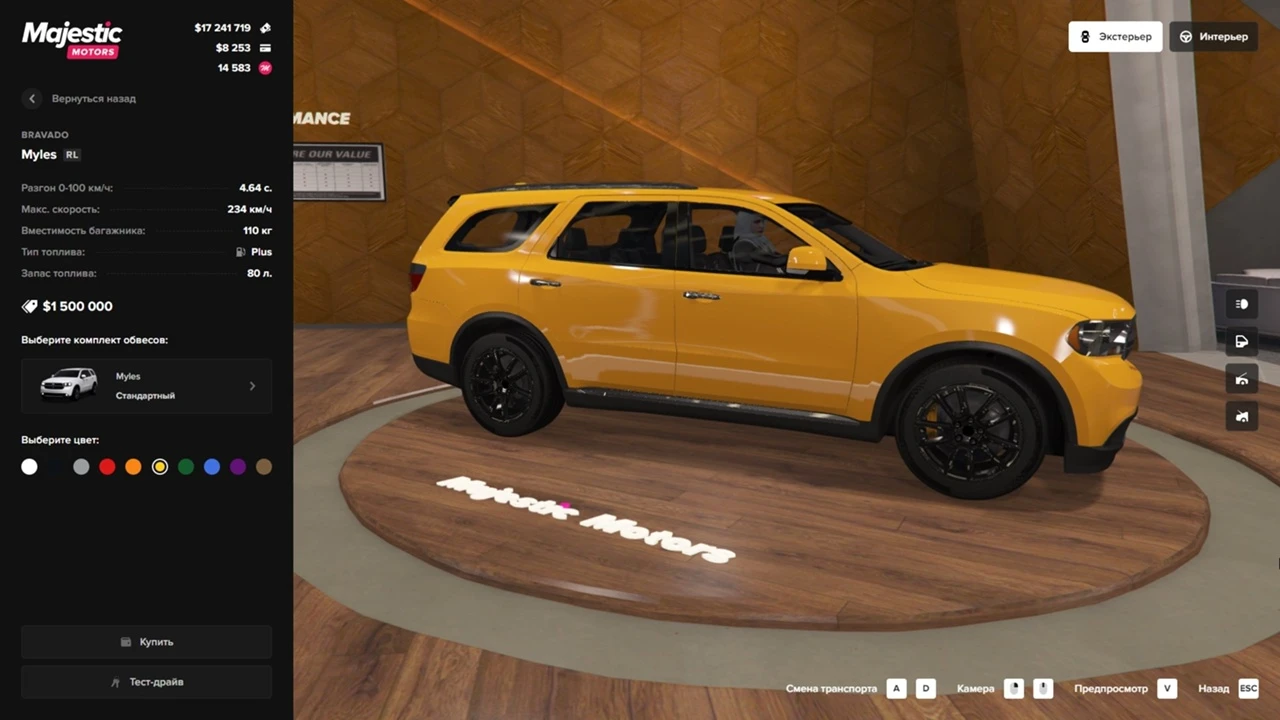1280x720 pixels.
Task: Start a Тест-драйв of the Myles
Action: (146, 682)
